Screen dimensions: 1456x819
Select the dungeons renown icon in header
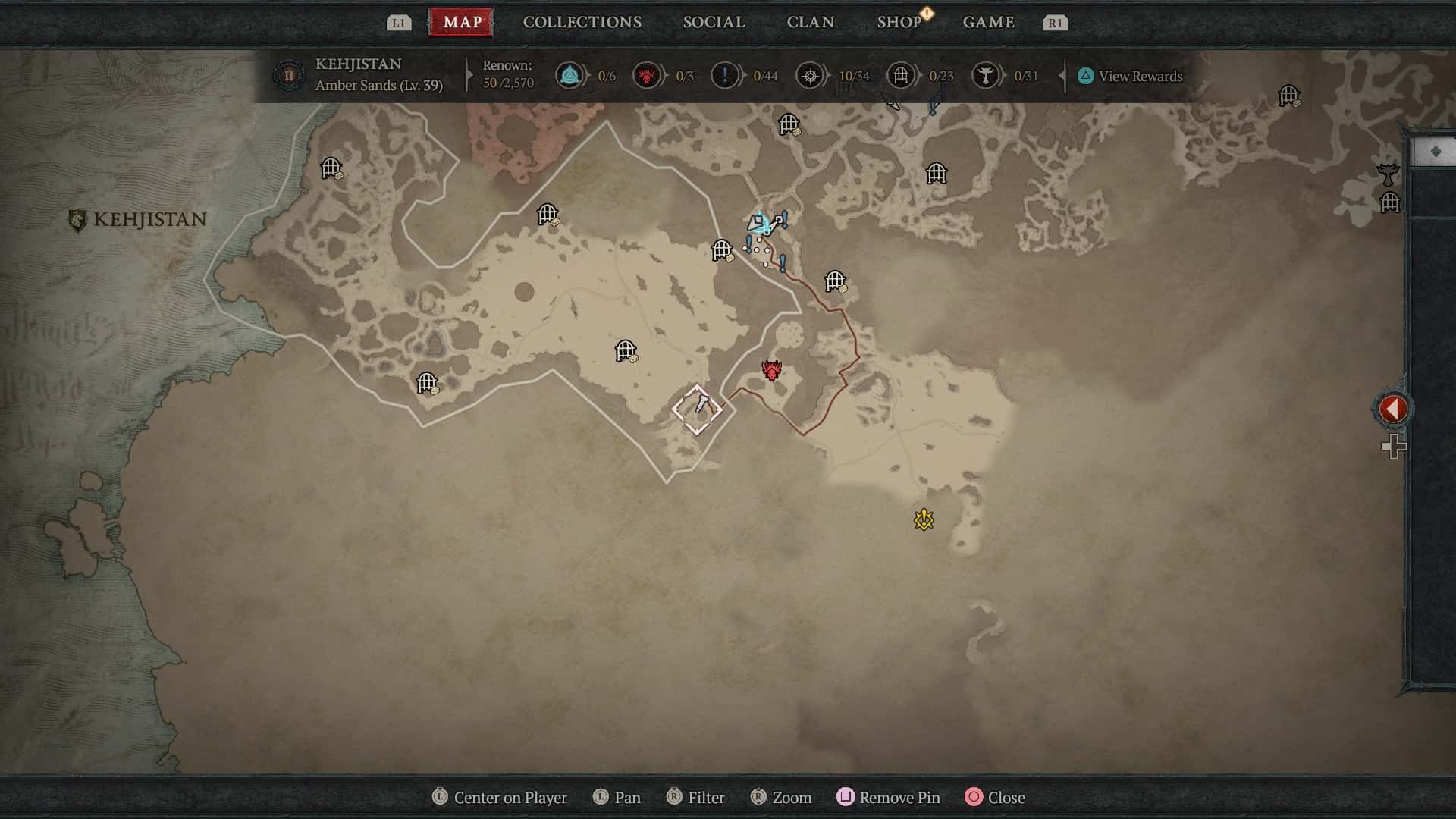(x=900, y=76)
